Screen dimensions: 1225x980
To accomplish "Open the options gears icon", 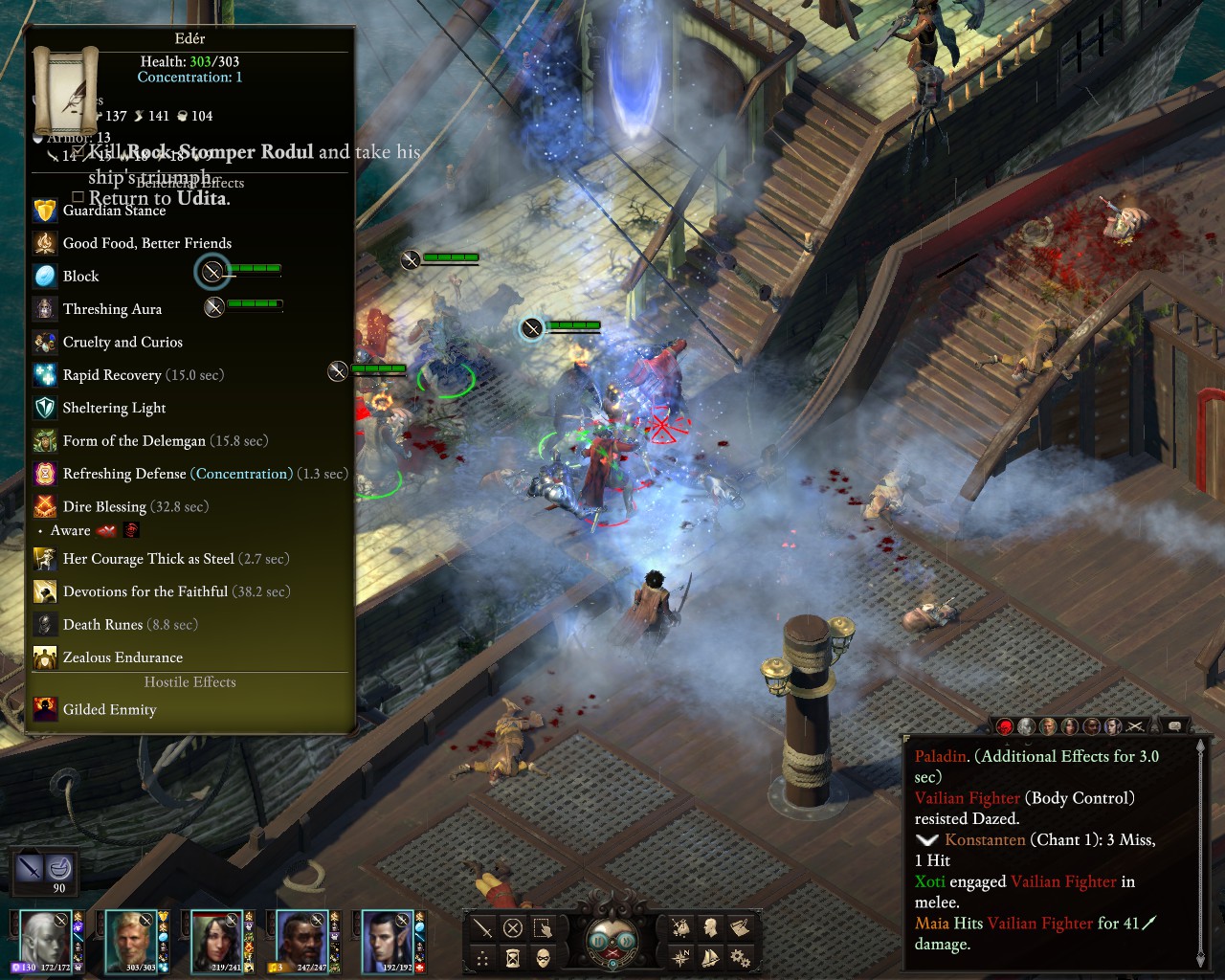I will (740, 958).
